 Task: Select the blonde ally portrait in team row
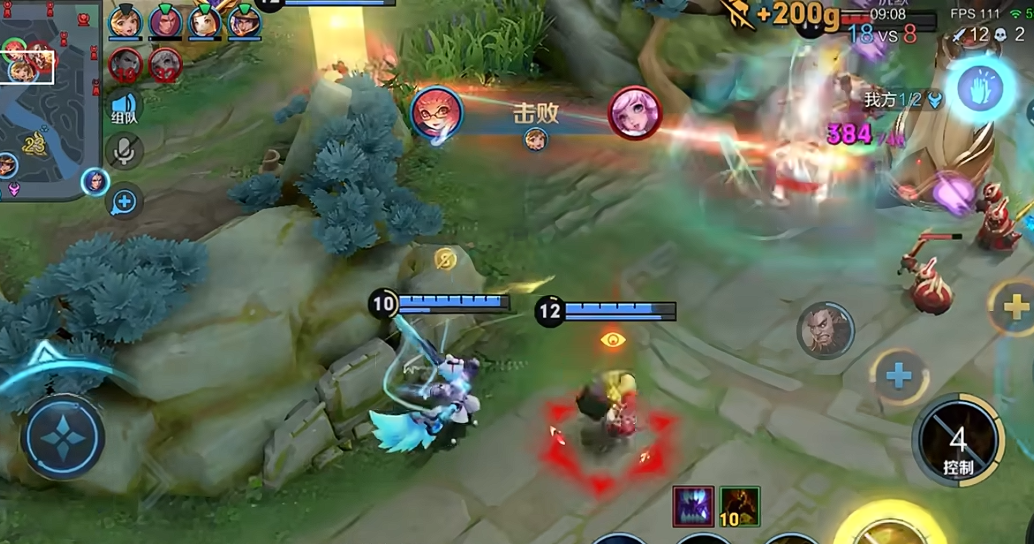[126, 21]
